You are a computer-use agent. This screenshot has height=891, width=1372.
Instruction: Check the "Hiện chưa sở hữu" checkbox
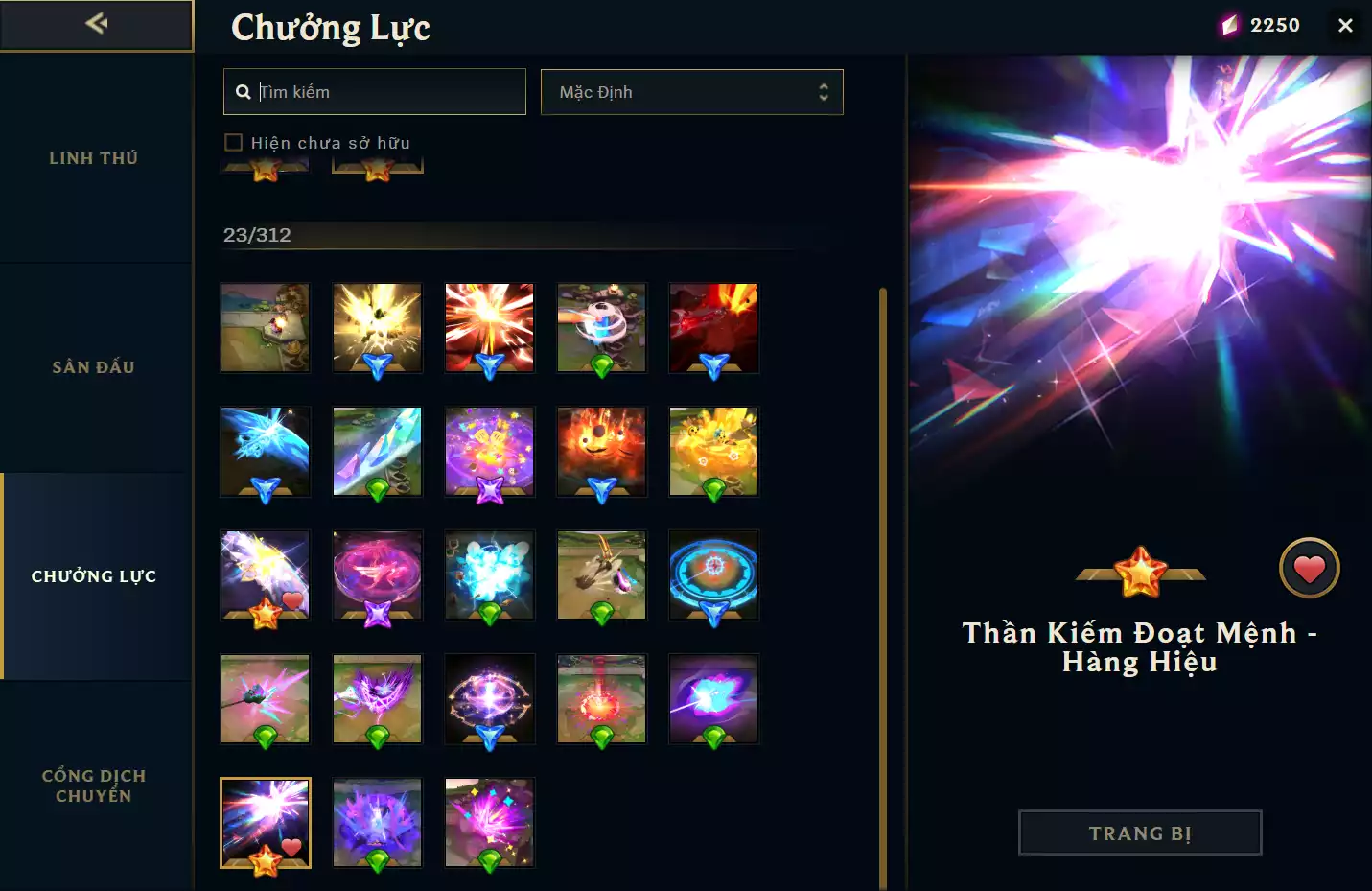(234, 141)
